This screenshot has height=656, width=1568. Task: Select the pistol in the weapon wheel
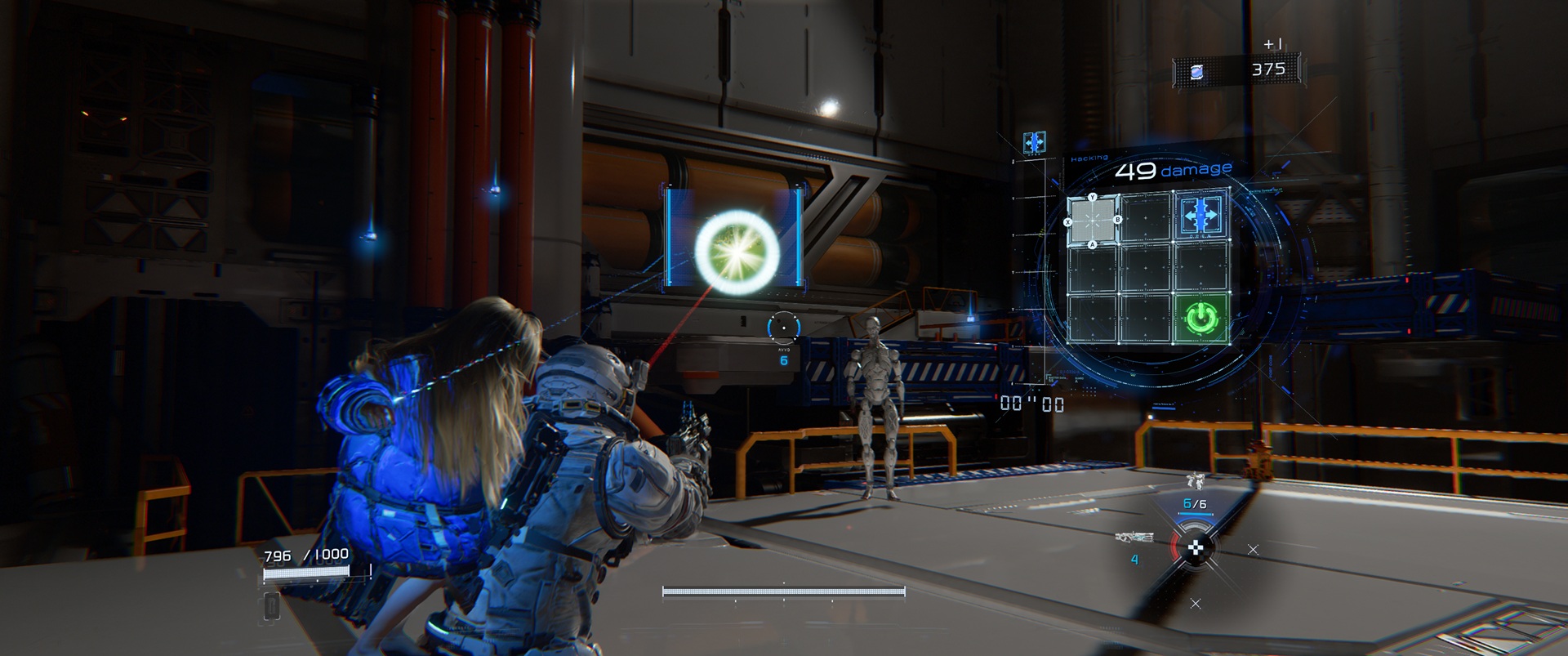(1195, 482)
